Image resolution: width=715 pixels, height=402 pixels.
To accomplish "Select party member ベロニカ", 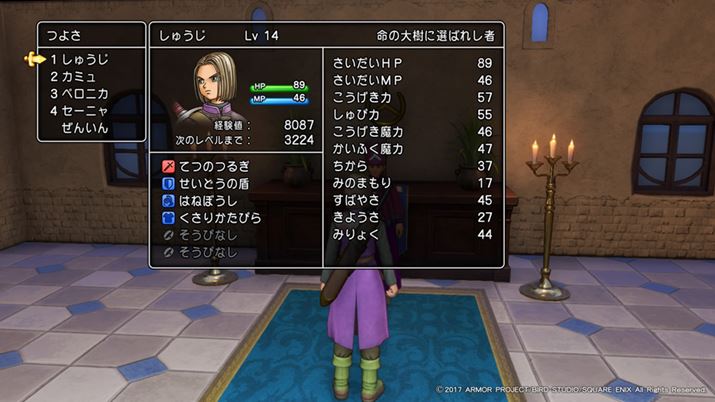I will click(84, 94).
